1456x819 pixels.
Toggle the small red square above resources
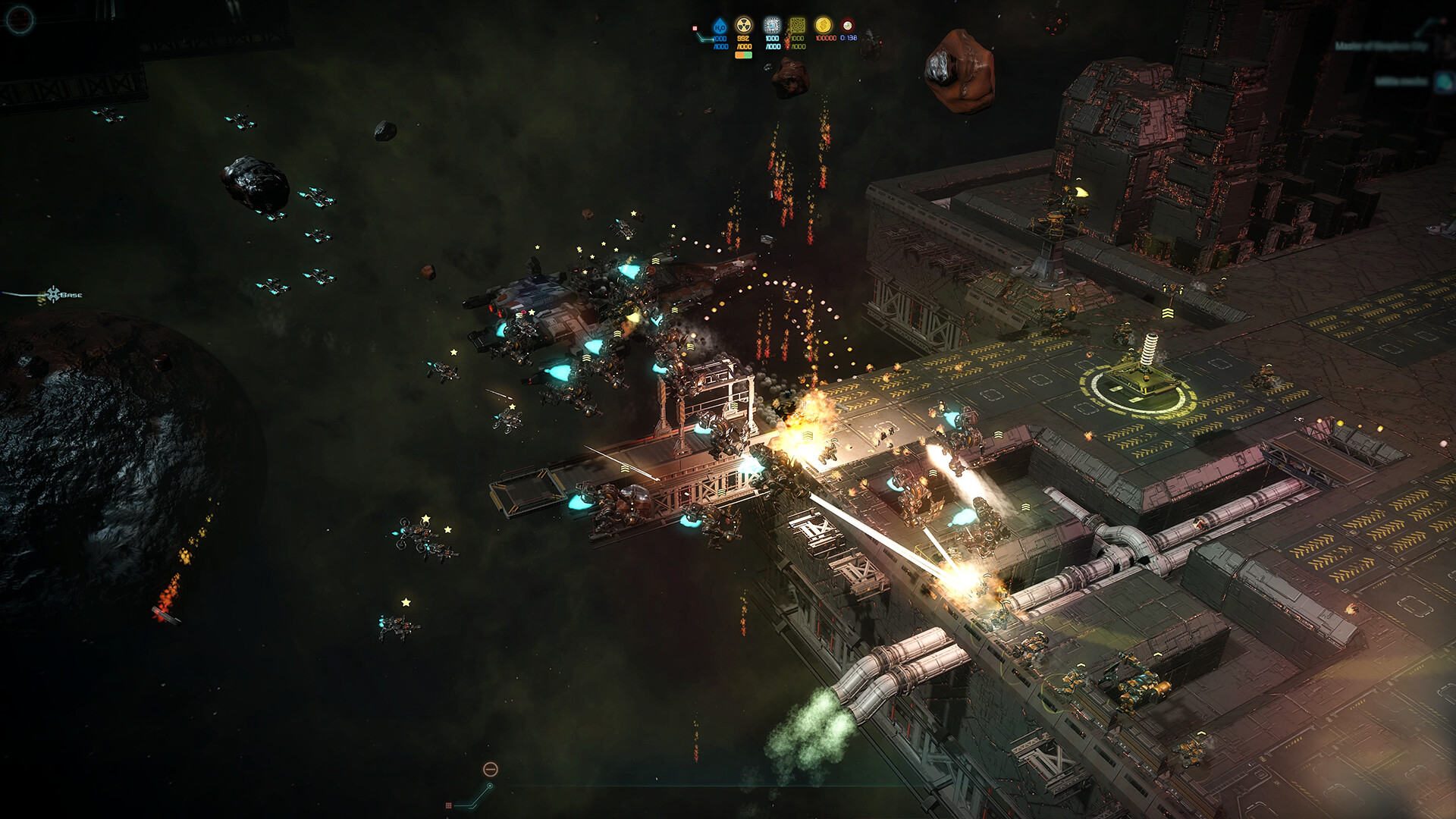point(695,29)
